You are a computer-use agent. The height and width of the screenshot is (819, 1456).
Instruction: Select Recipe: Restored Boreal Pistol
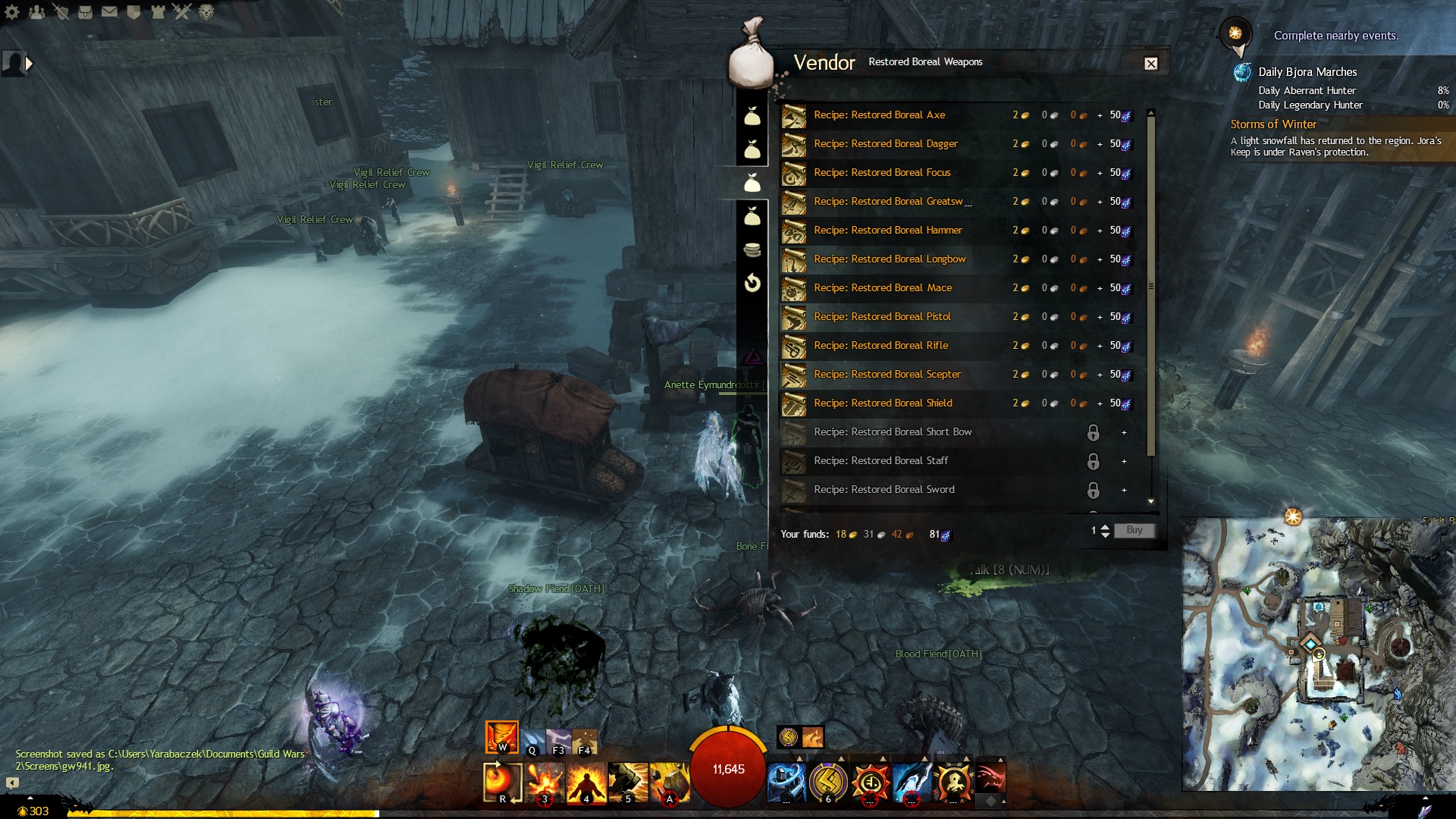tap(881, 317)
